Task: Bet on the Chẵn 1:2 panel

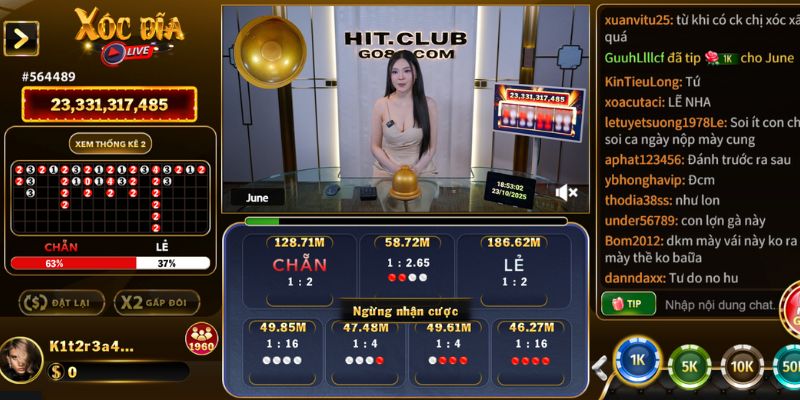Action: pyautogui.click(x=298, y=266)
